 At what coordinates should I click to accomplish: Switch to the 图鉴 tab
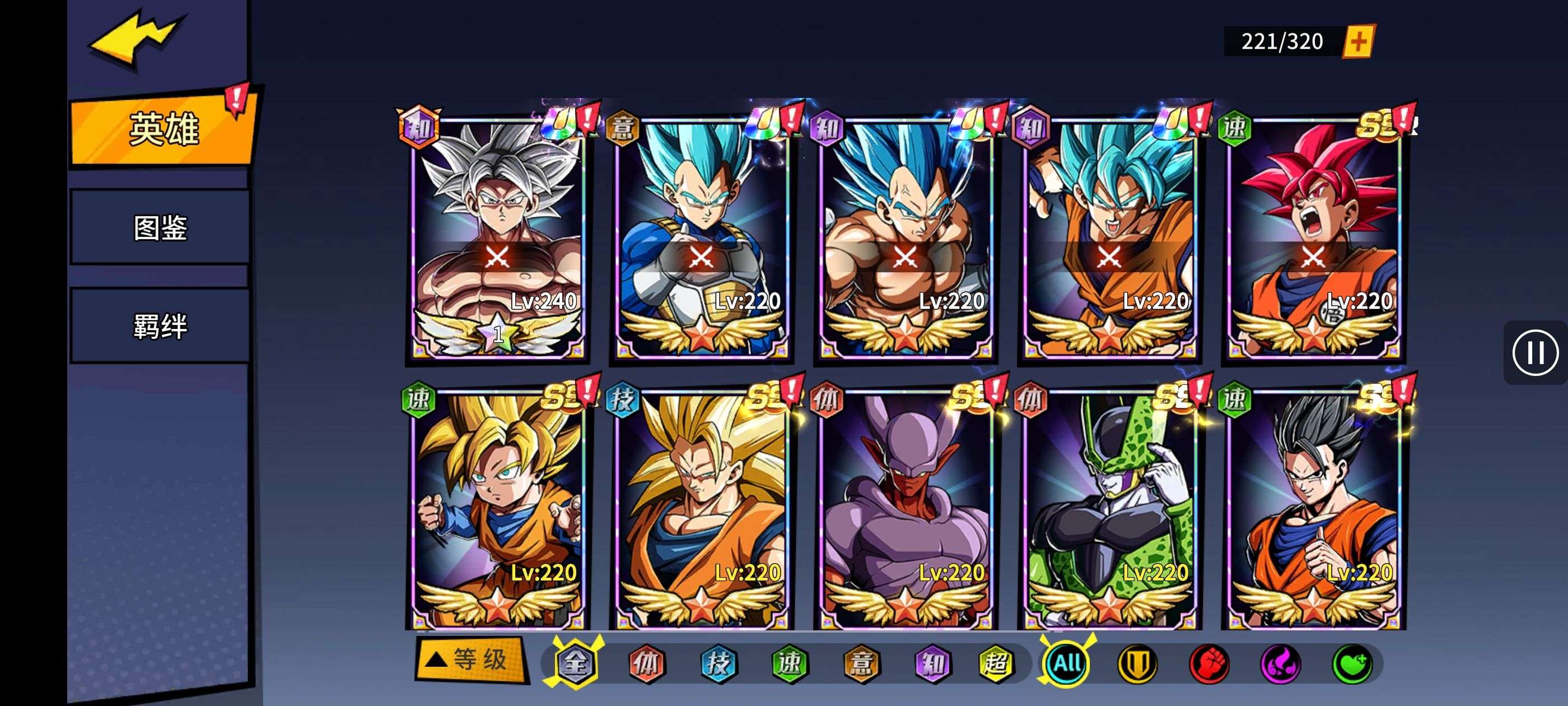(160, 228)
